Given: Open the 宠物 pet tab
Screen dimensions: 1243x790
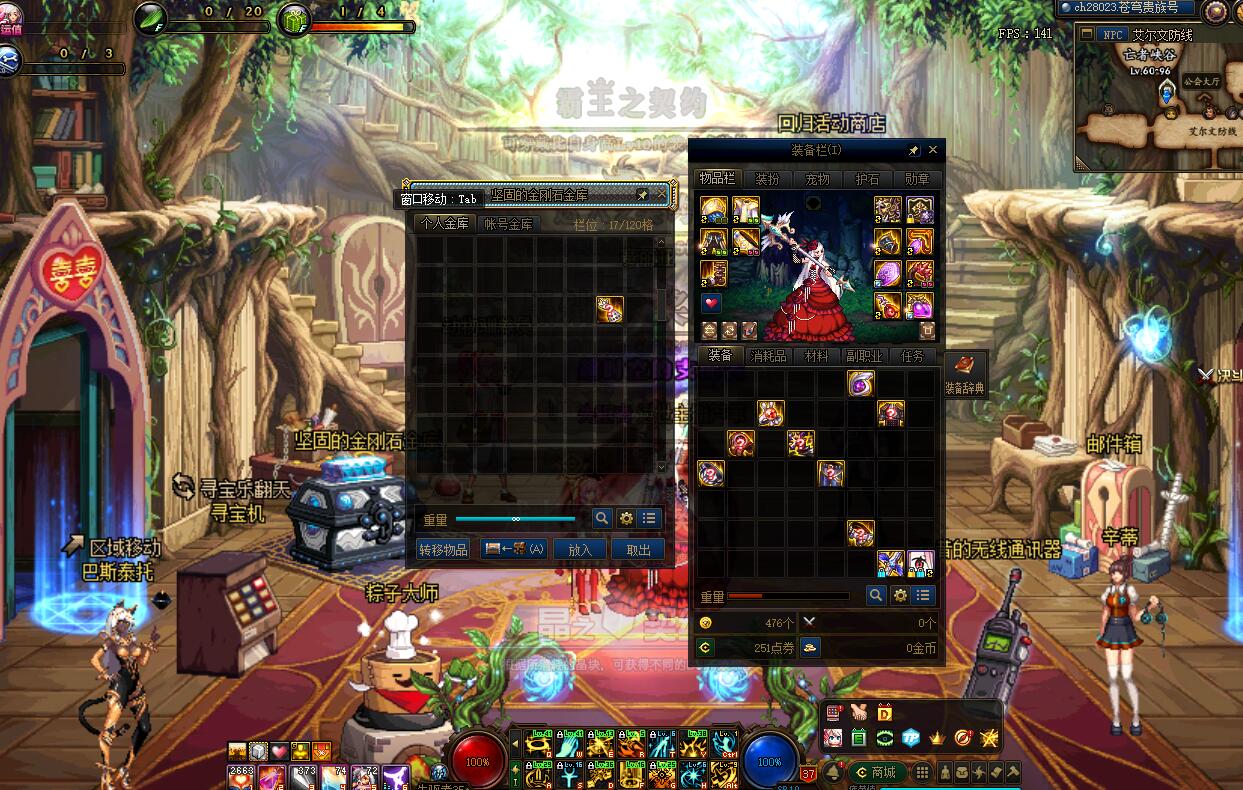Looking at the screenshot, I should (817, 179).
